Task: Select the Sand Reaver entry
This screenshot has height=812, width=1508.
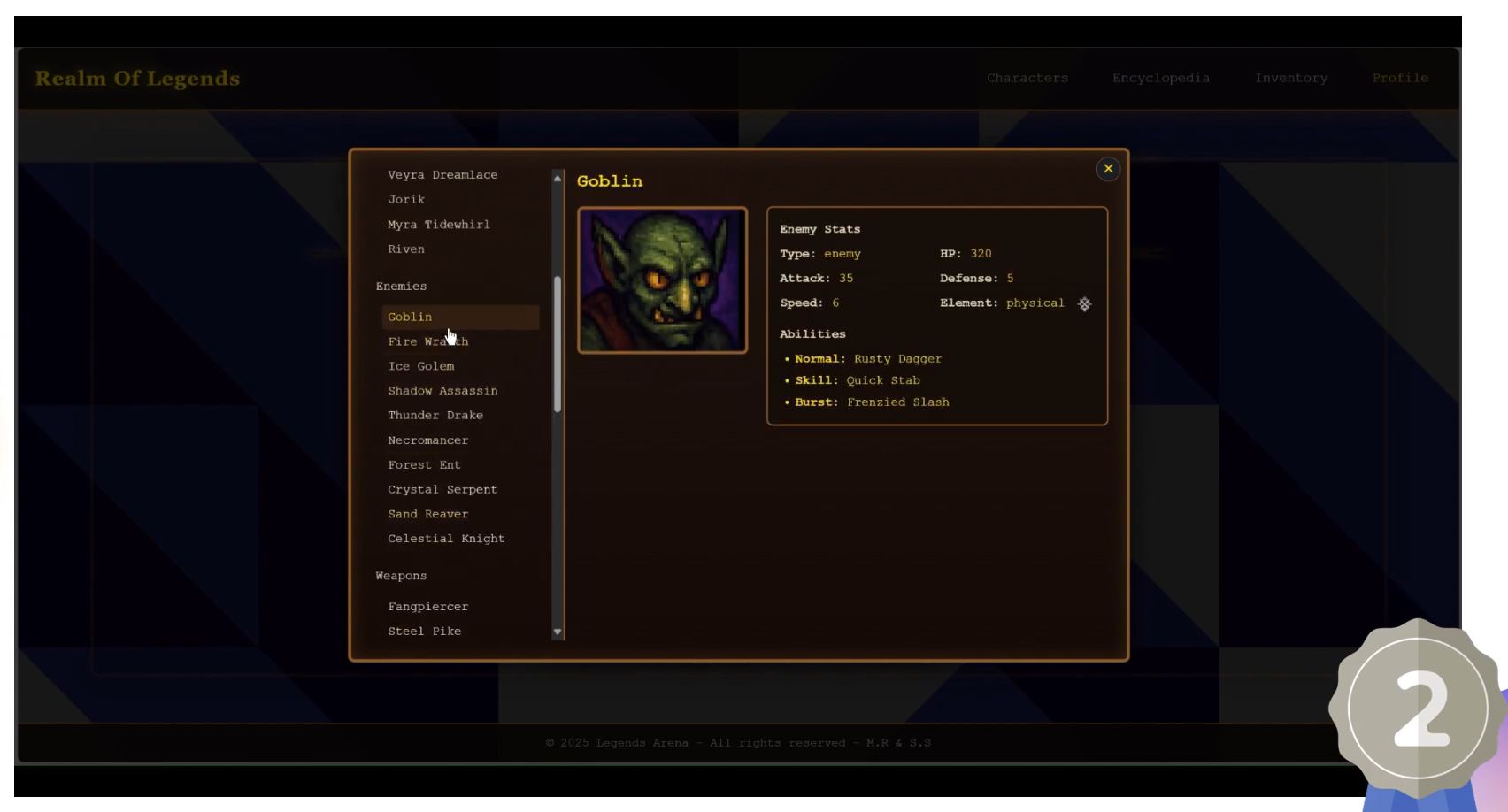Action: (428, 514)
